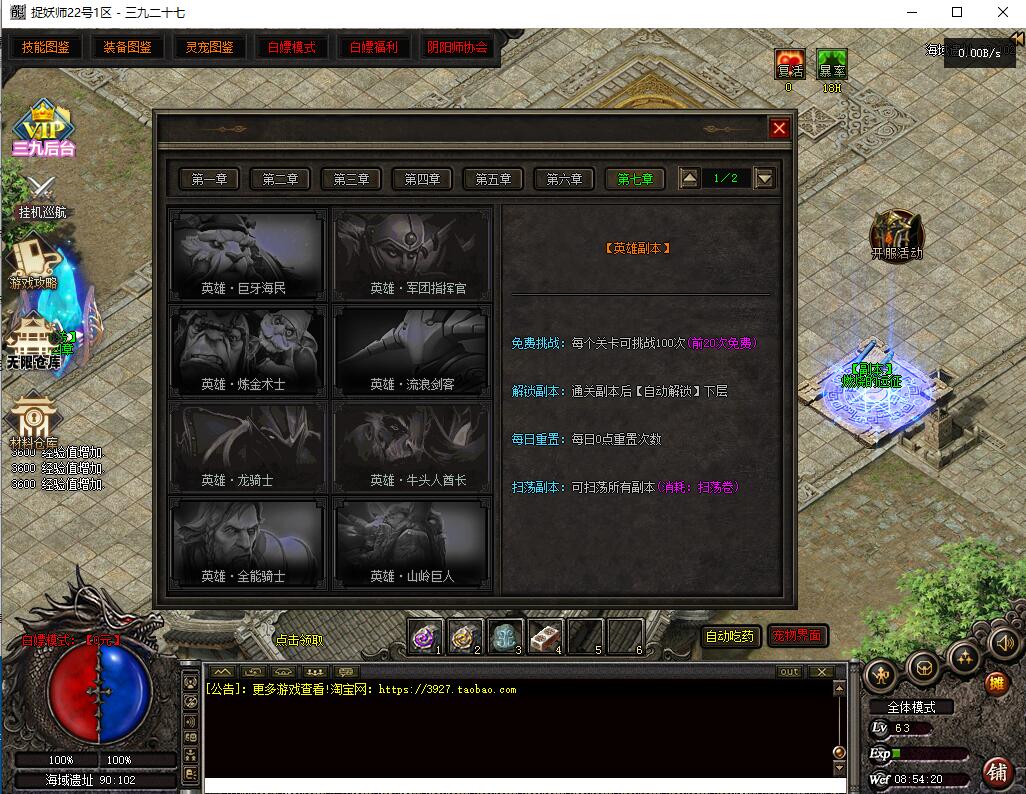Open the 宠物界面 pet interface
1026x794 pixels.
point(797,635)
